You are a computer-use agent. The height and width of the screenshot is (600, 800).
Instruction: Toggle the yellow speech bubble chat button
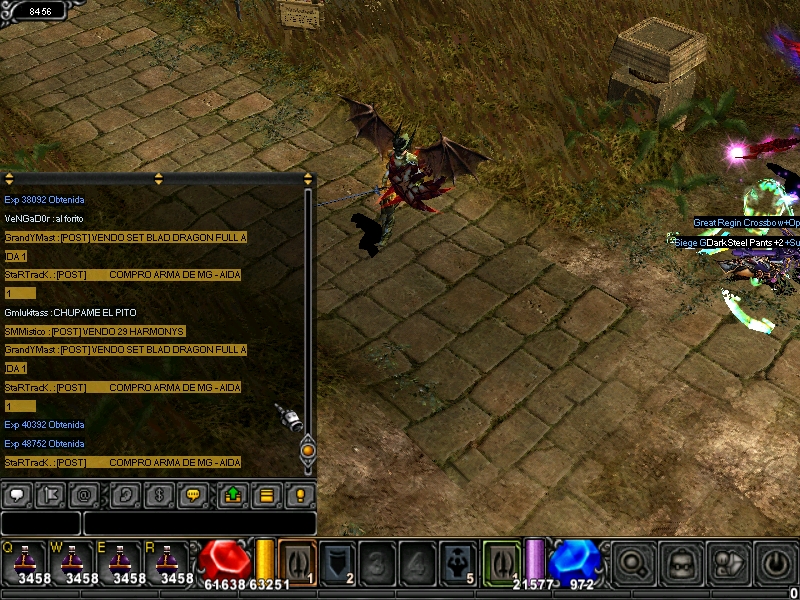[193, 494]
